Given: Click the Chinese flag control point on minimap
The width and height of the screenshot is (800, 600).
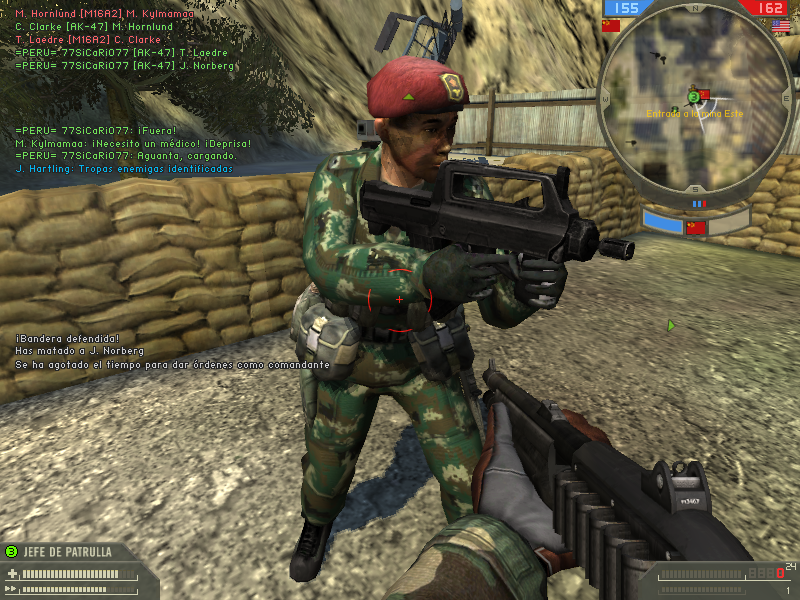Looking at the screenshot, I should click(x=704, y=95).
